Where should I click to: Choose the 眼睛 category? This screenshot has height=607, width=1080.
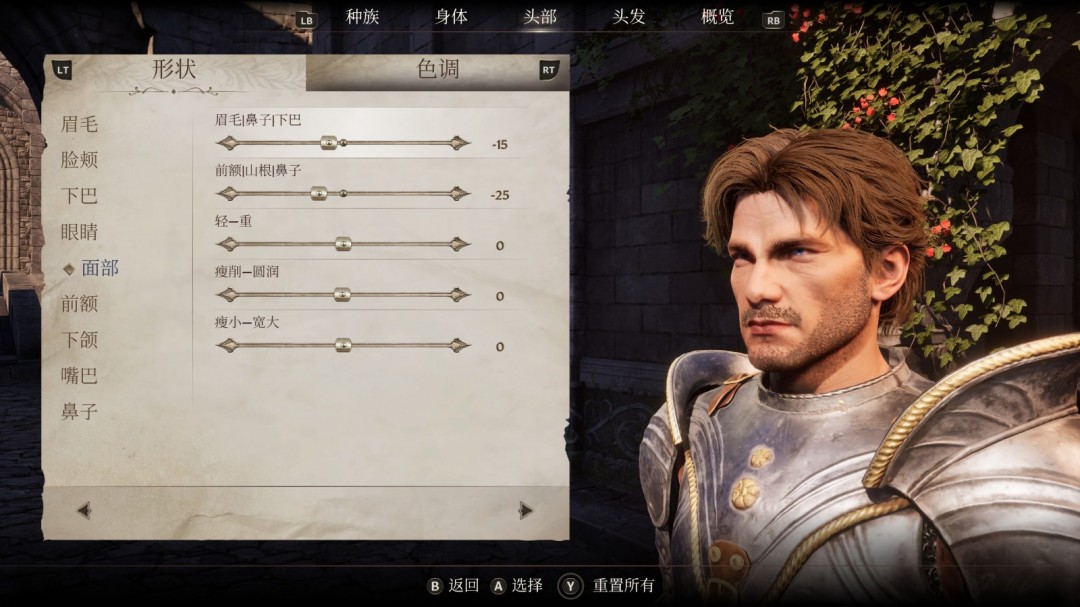[x=79, y=232]
